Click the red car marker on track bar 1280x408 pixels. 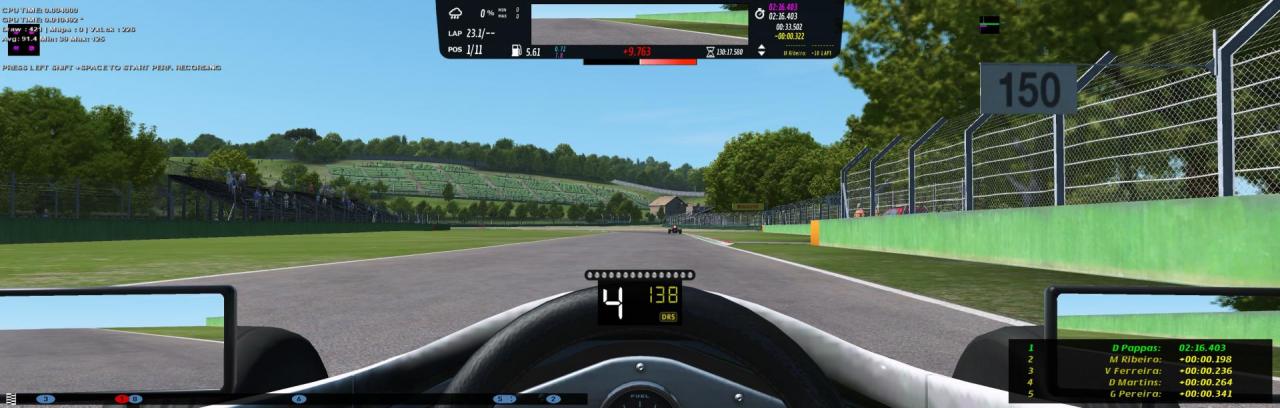click(121, 399)
